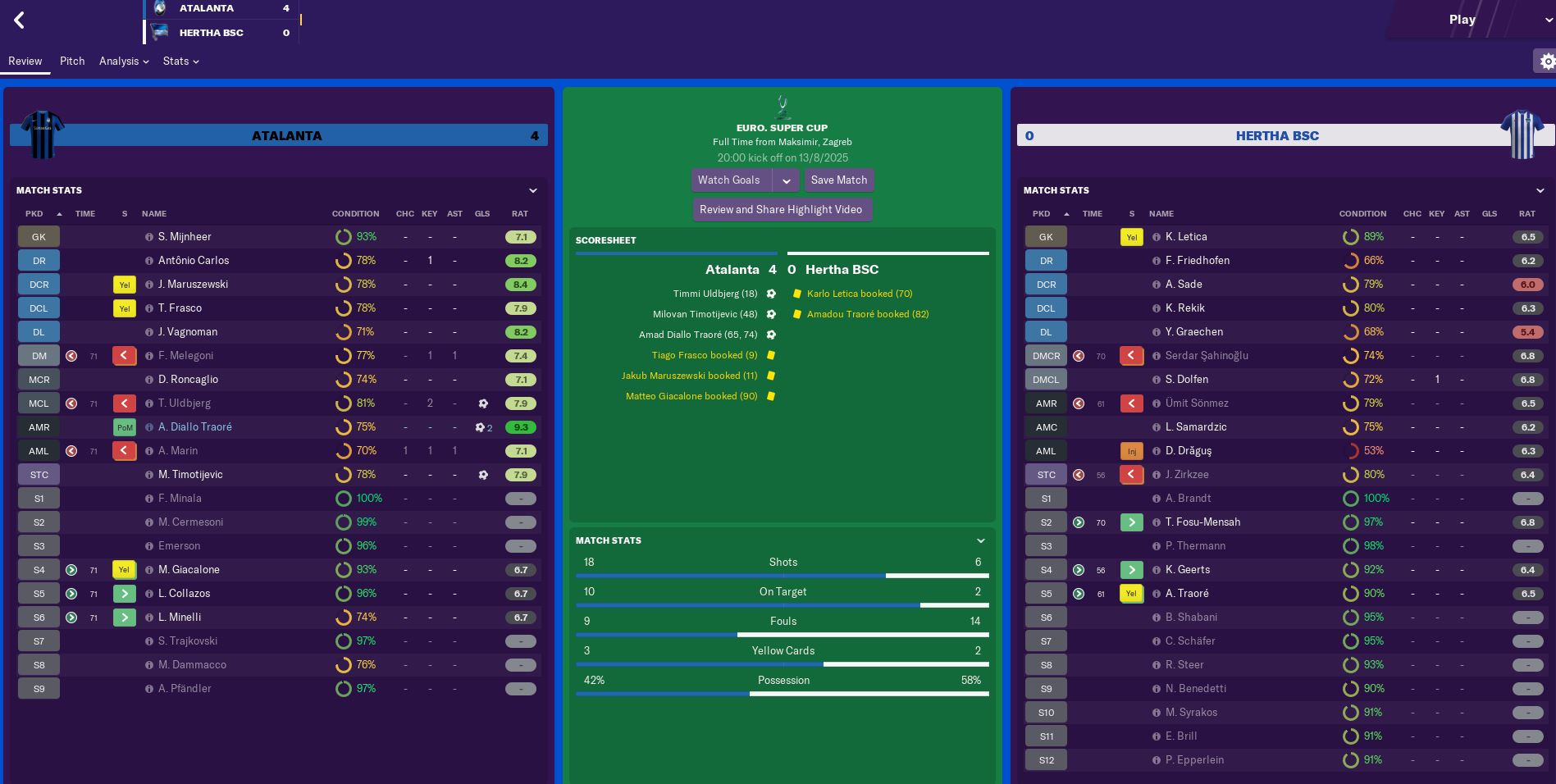Click the PoM badge beside A. Diallo Traoré

(124, 426)
